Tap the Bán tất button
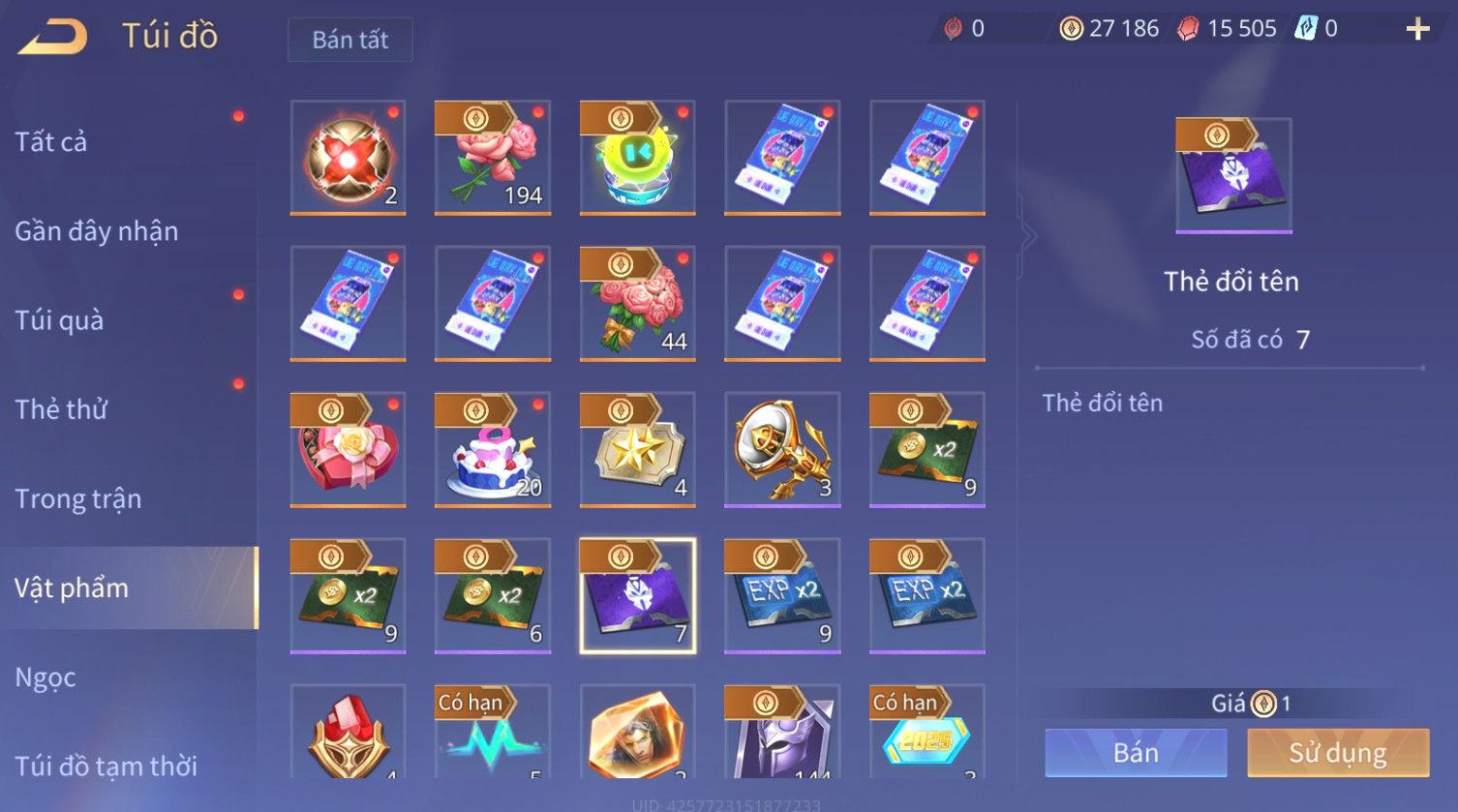This screenshot has width=1458, height=812. 349,40
